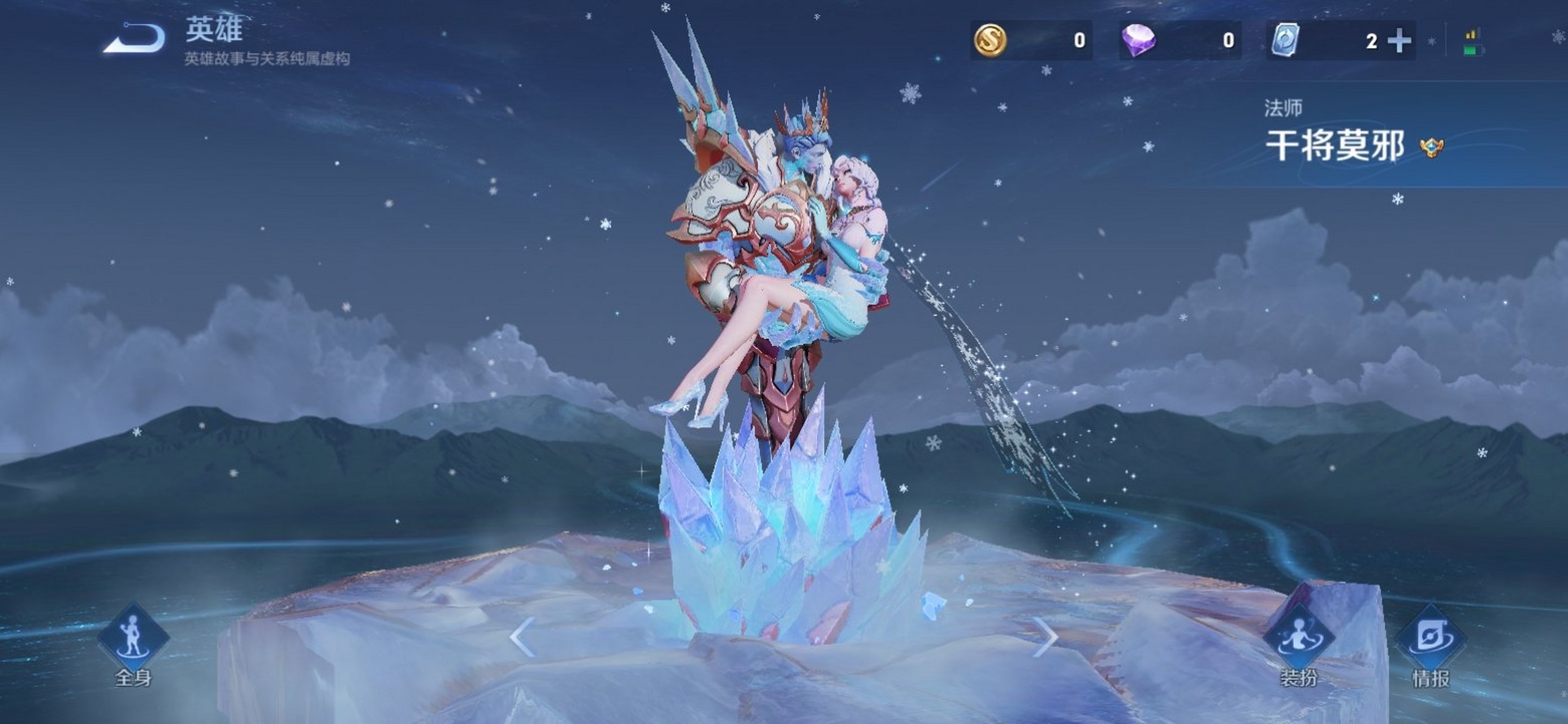
Task: Add more tickets with the plus button
Action: [x=1399, y=41]
